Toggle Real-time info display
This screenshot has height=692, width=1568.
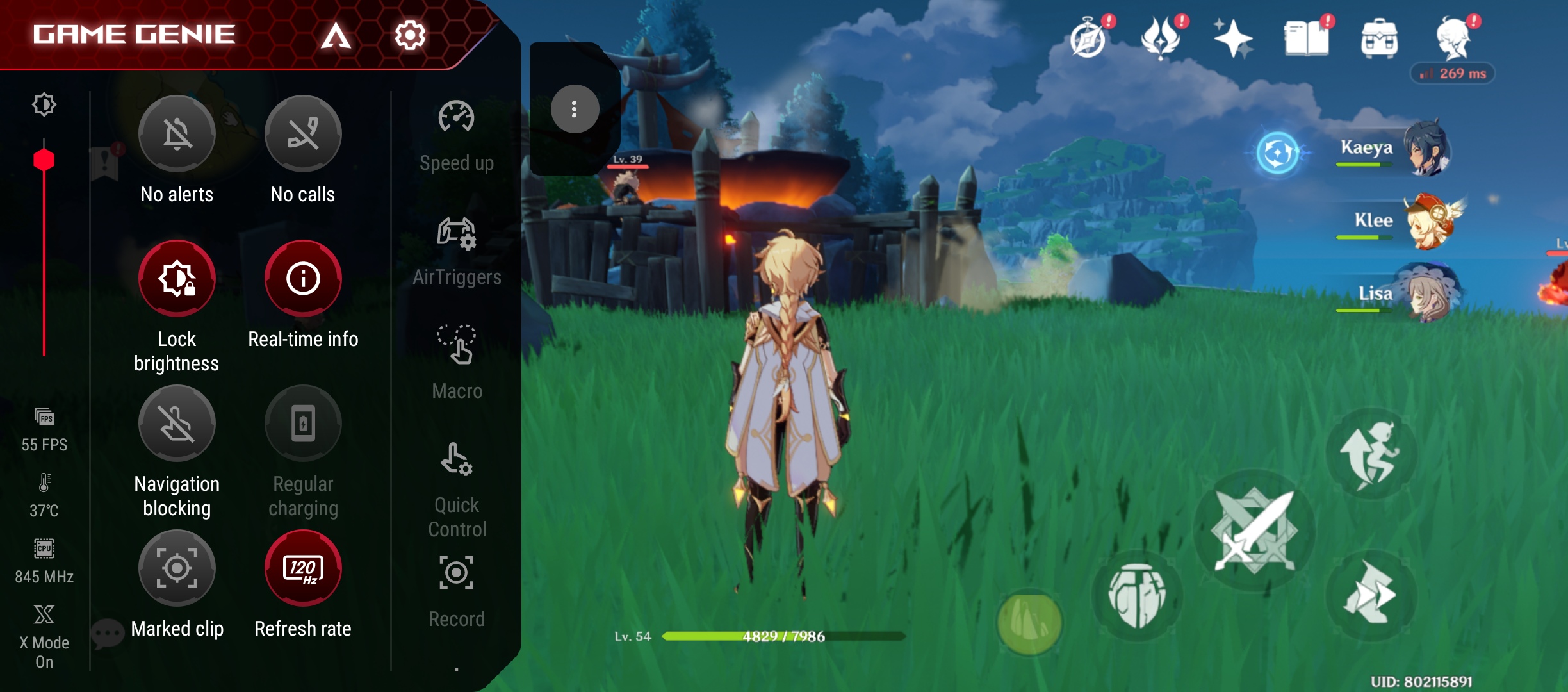coord(303,279)
